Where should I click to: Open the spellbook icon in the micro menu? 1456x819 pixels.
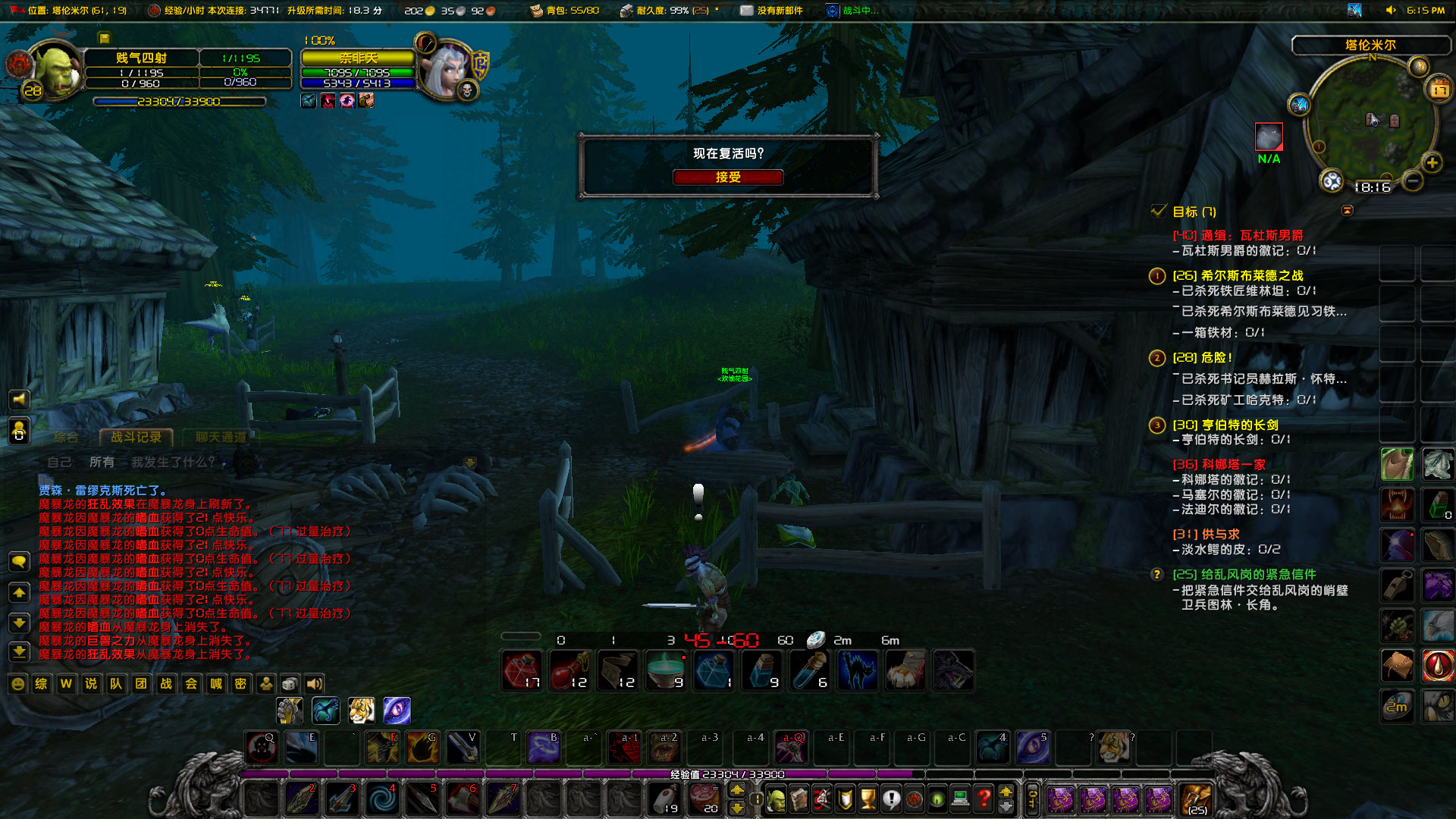point(799,799)
